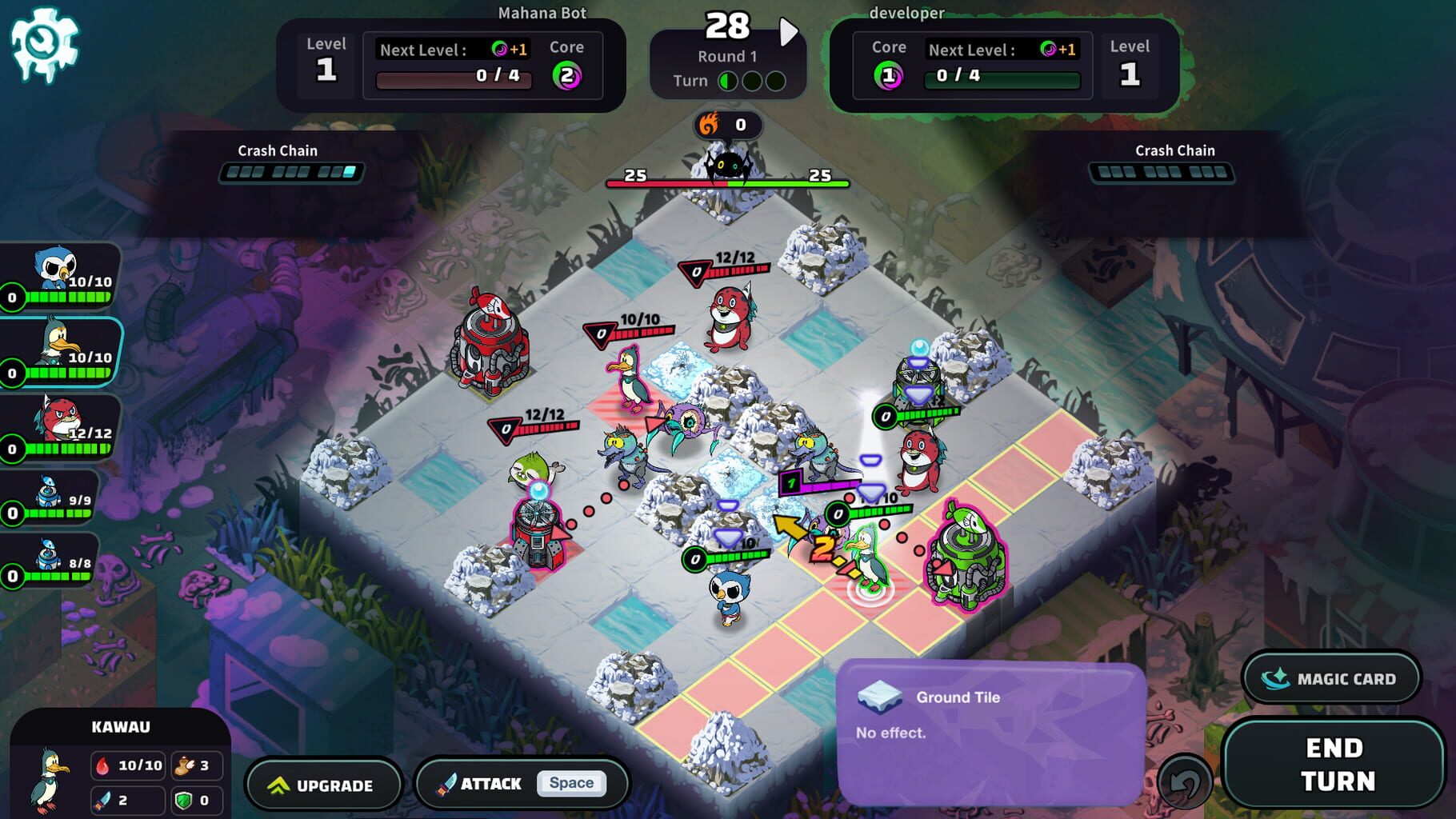The height and width of the screenshot is (819, 1456).
Task: Click the fire counter above the spider
Action: (726, 124)
